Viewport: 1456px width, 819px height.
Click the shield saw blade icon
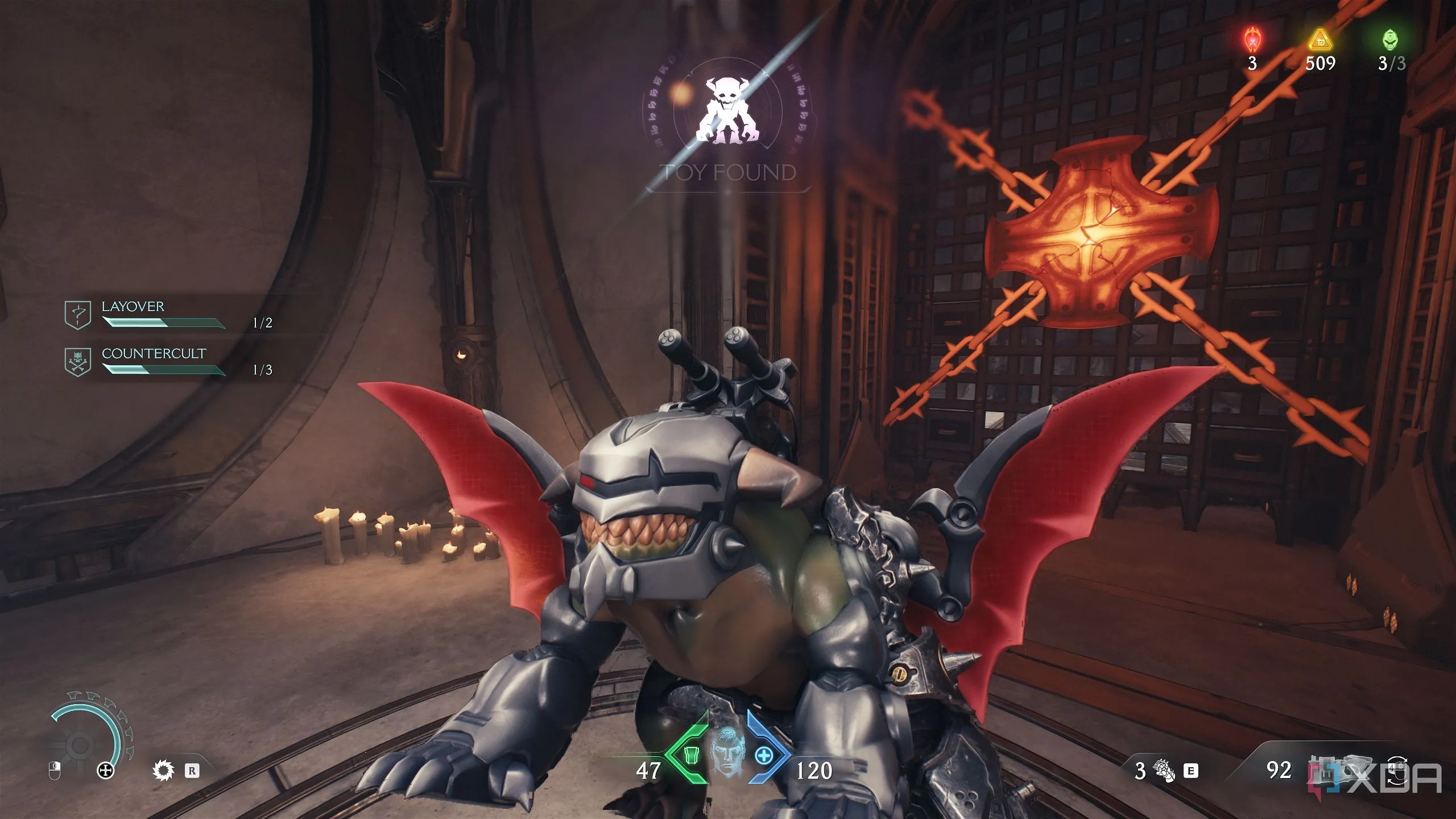coord(164,771)
